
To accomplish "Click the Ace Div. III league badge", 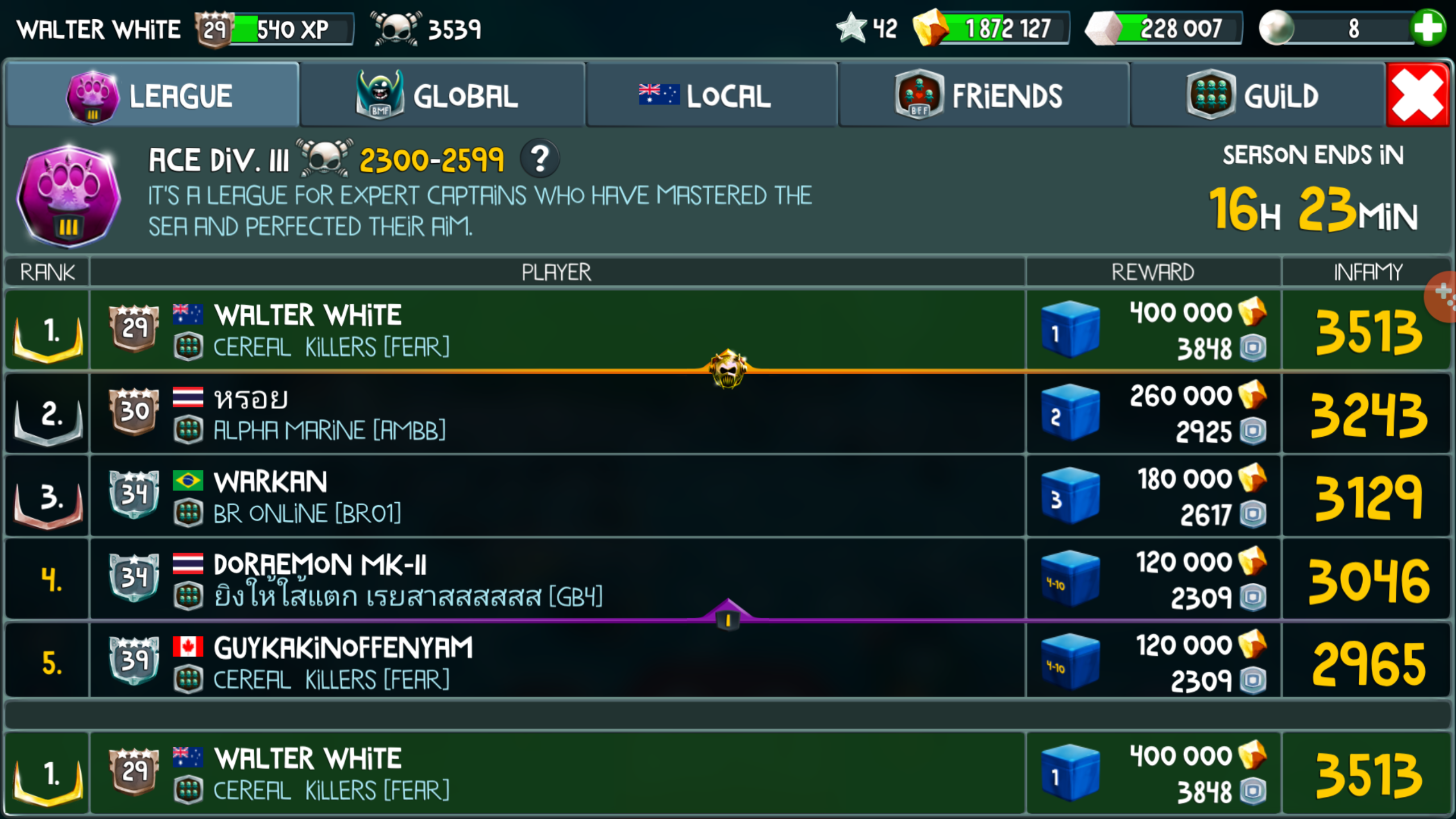I will pyautogui.click(x=68, y=196).
